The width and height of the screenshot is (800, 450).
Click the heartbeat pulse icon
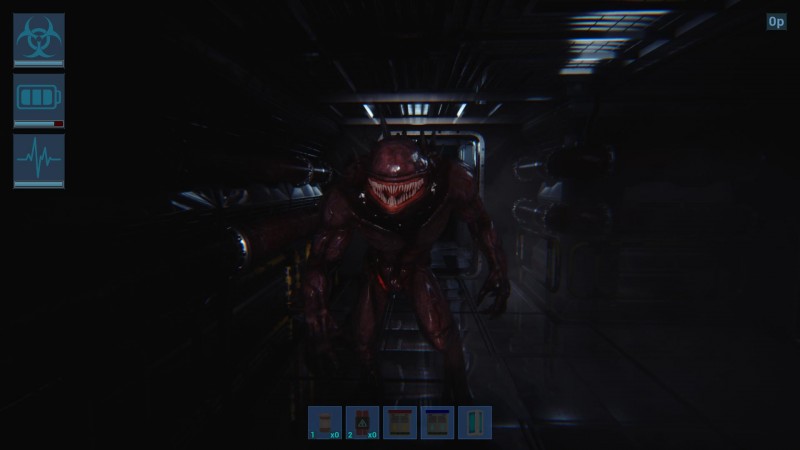point(39,158)
